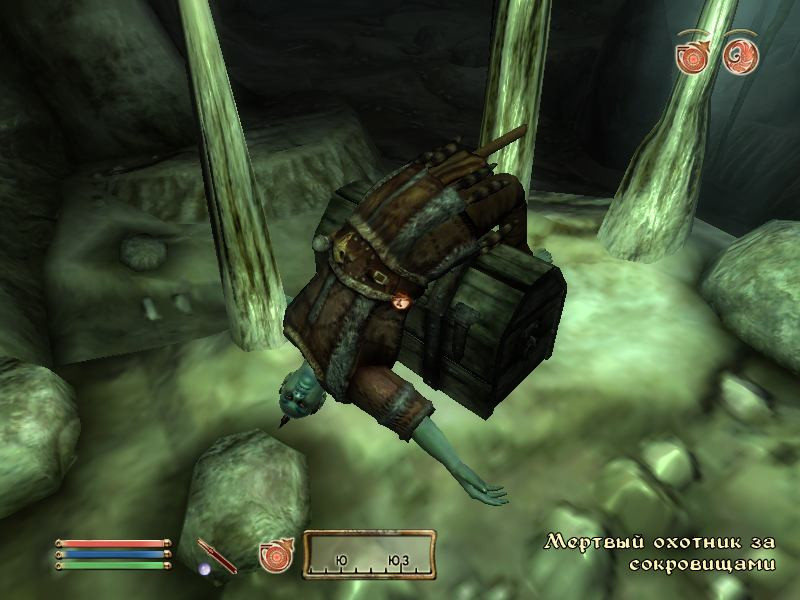The image size is (800, 600).
Task: Select the equipped sword weapon icon
Action: (x=216, y=555)
